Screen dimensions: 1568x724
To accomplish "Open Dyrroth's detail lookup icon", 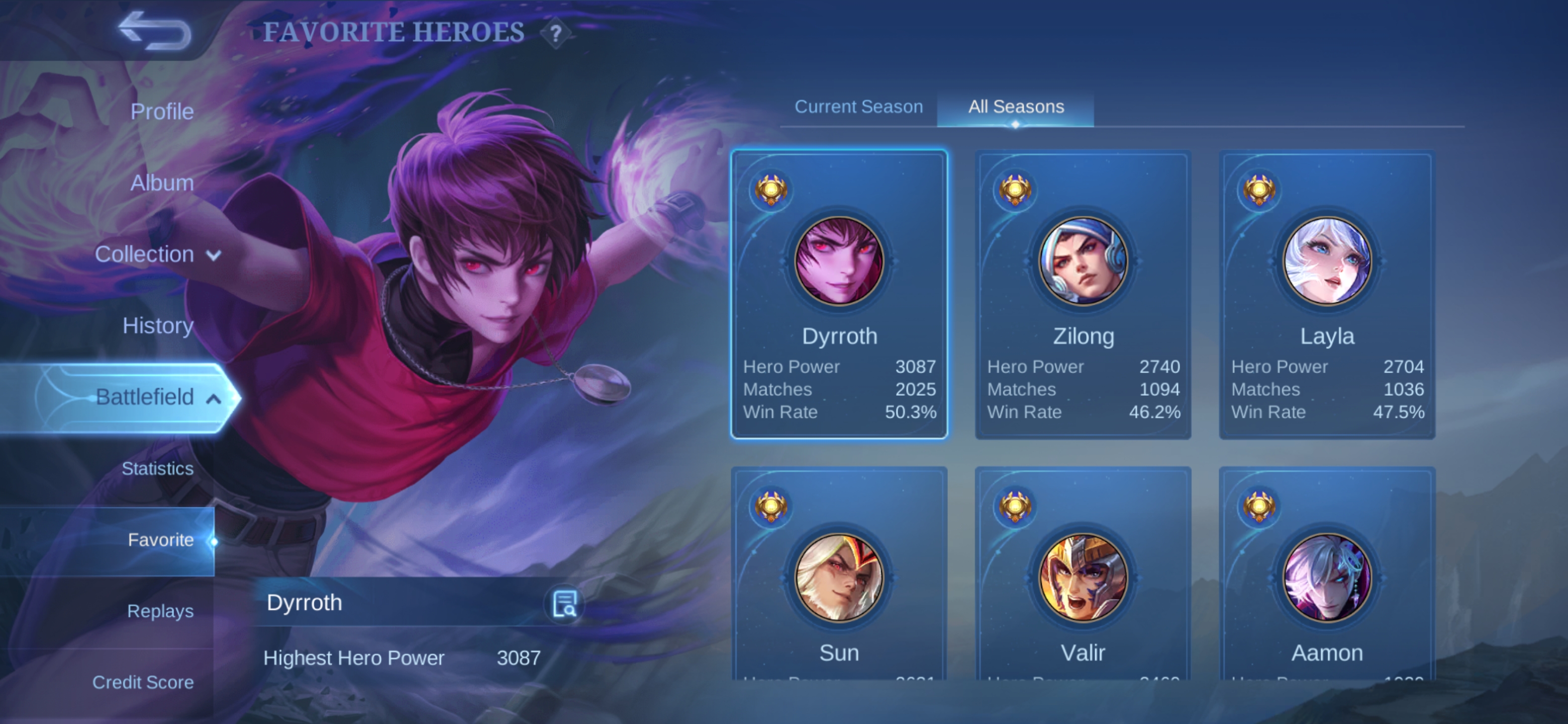I will 564,603.
